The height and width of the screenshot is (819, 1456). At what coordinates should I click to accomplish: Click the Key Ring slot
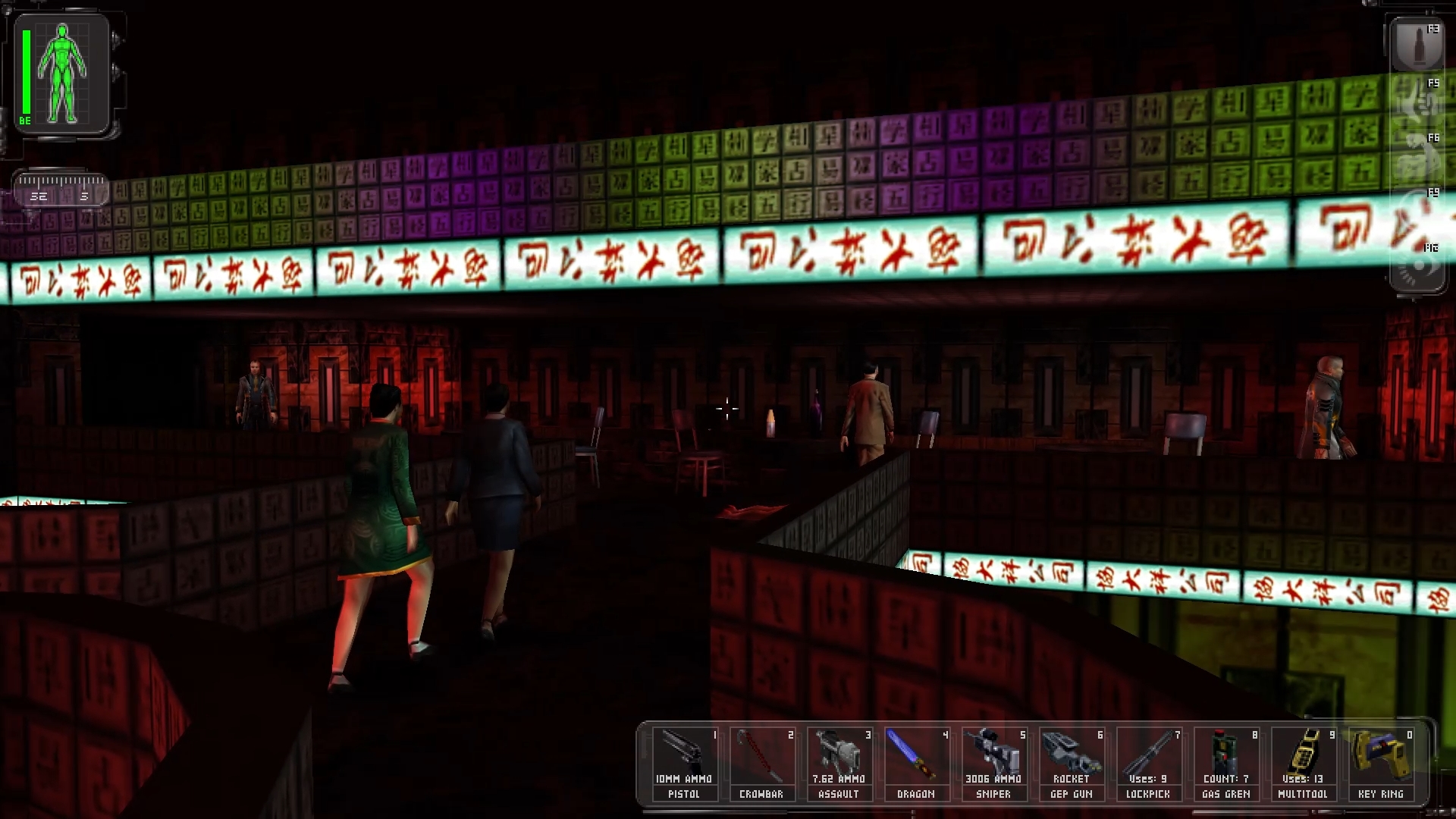pyautogui.click(x=1379, y=763)
